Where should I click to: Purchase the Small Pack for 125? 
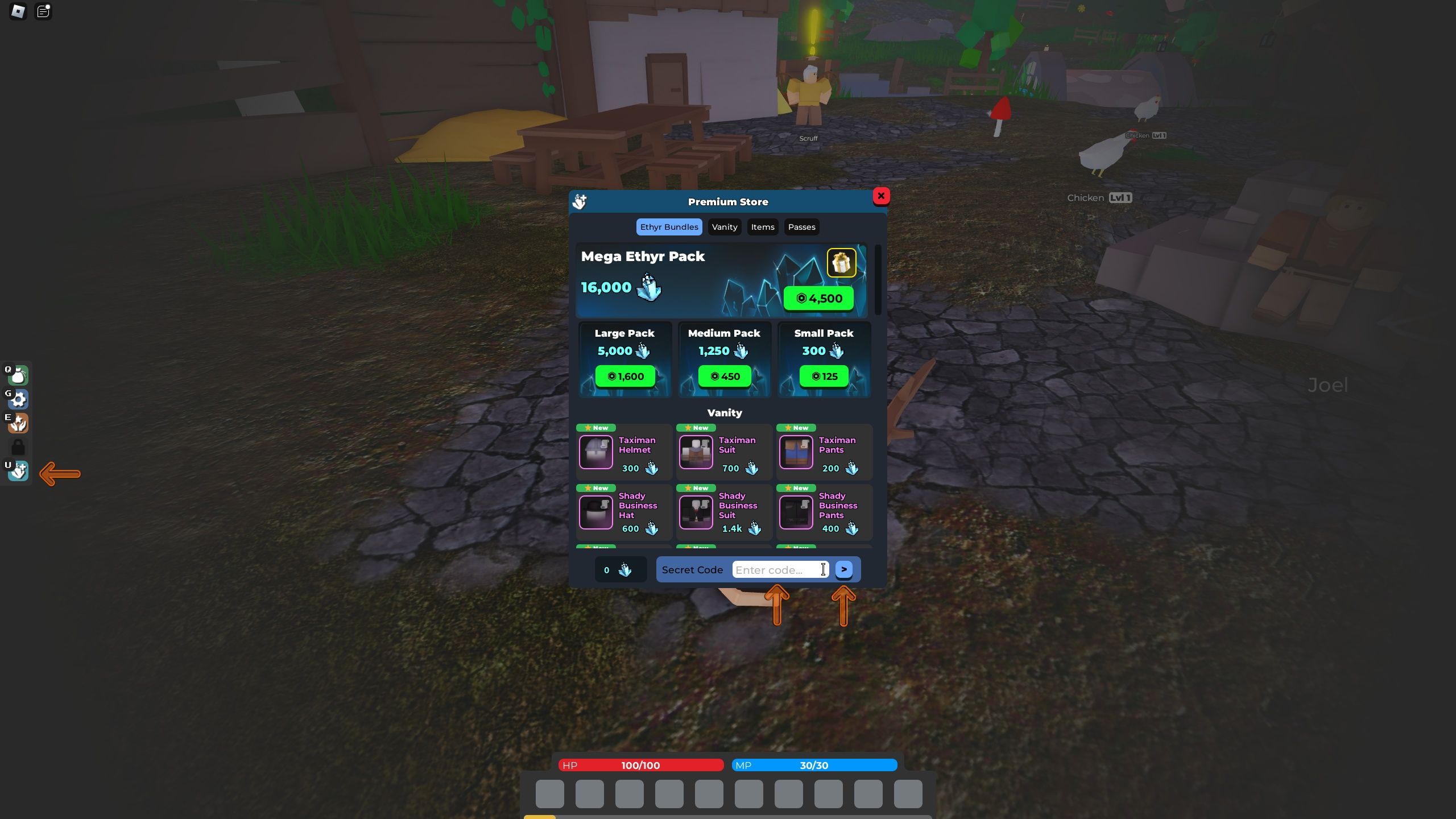824,376
